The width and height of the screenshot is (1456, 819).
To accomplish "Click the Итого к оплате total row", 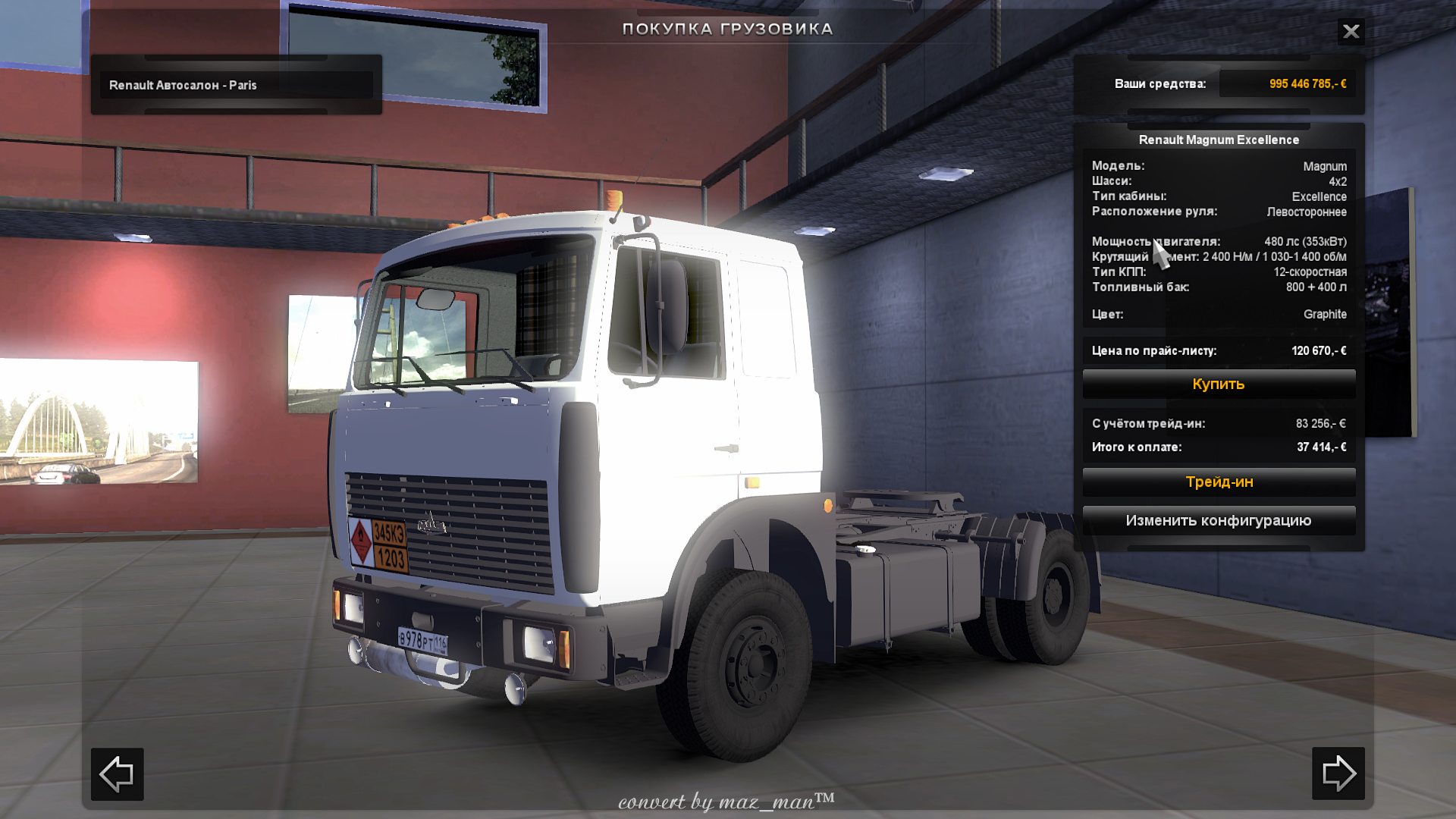I will click(1218, 447).
